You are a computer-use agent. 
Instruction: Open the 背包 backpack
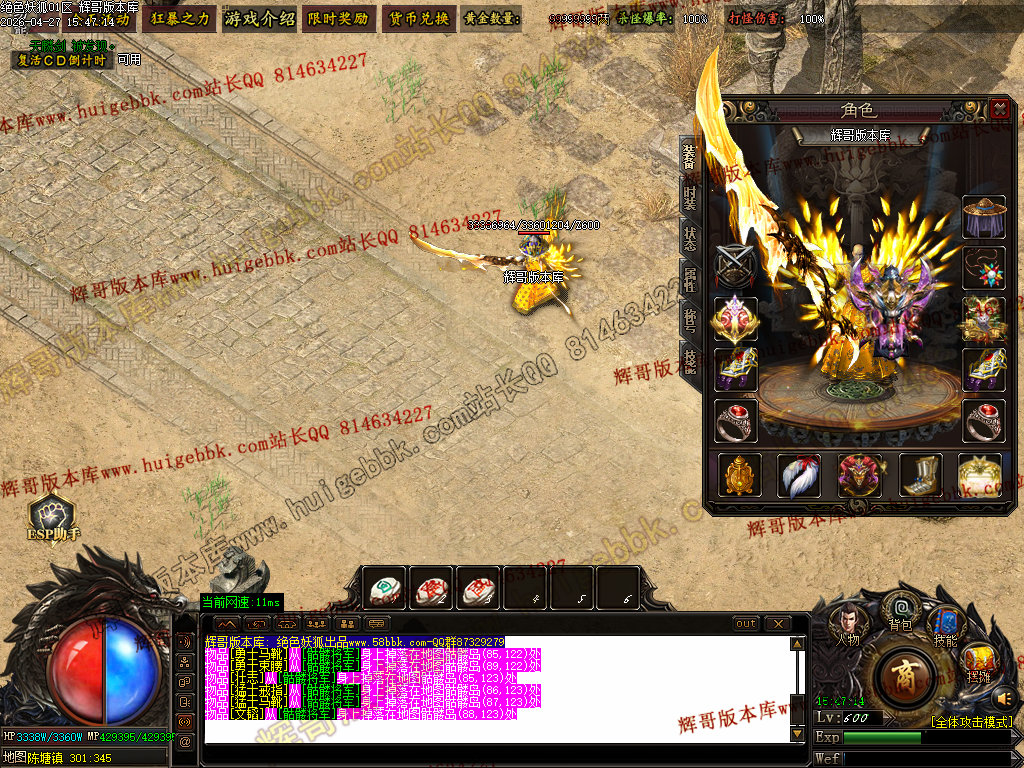coord(901,610)
